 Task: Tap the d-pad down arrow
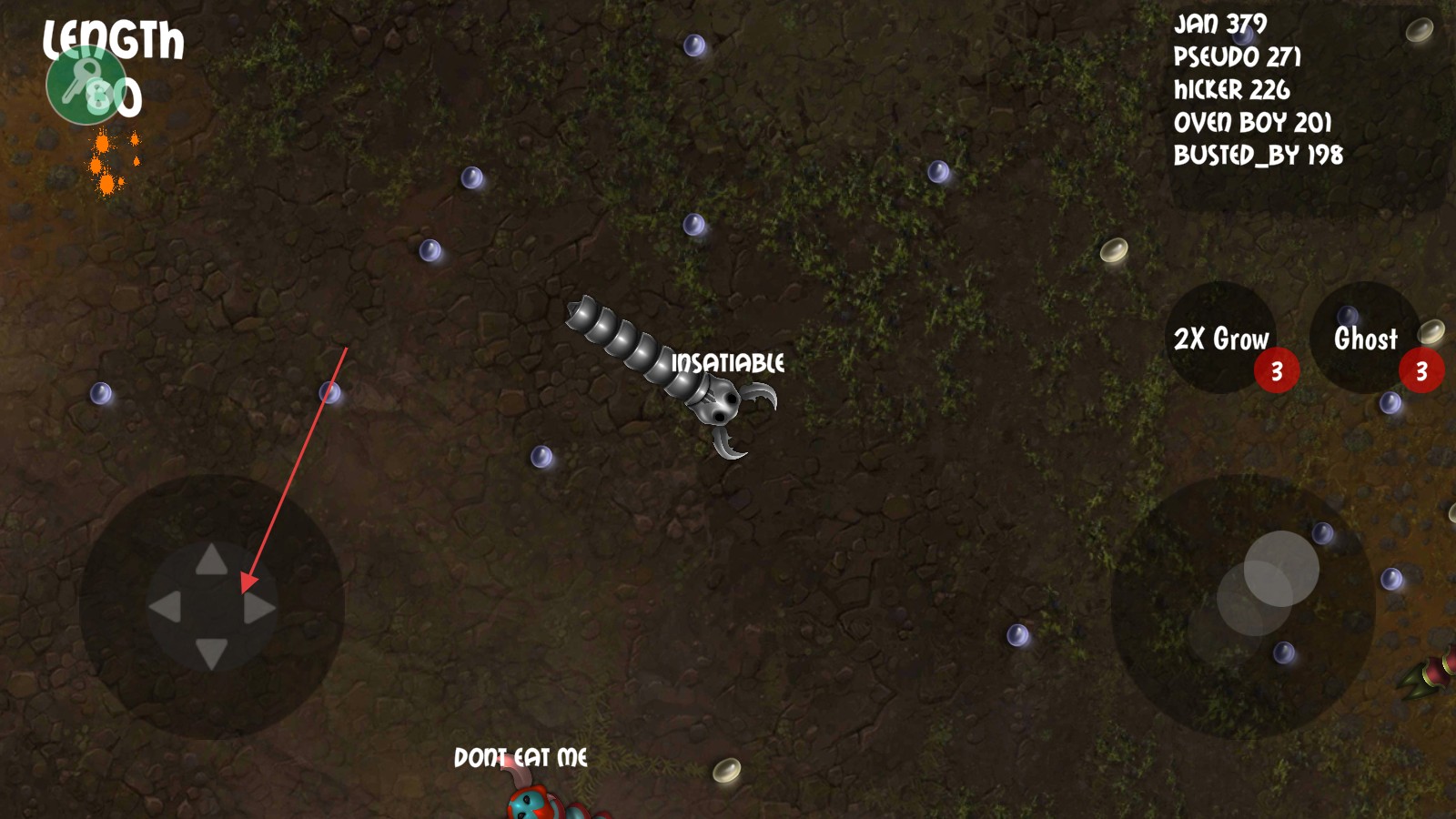click(212, 652)
